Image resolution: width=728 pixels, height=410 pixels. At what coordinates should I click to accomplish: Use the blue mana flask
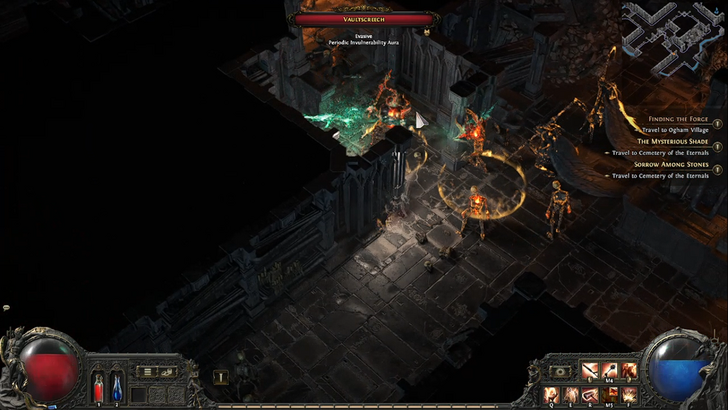click(x=116, y=384)
